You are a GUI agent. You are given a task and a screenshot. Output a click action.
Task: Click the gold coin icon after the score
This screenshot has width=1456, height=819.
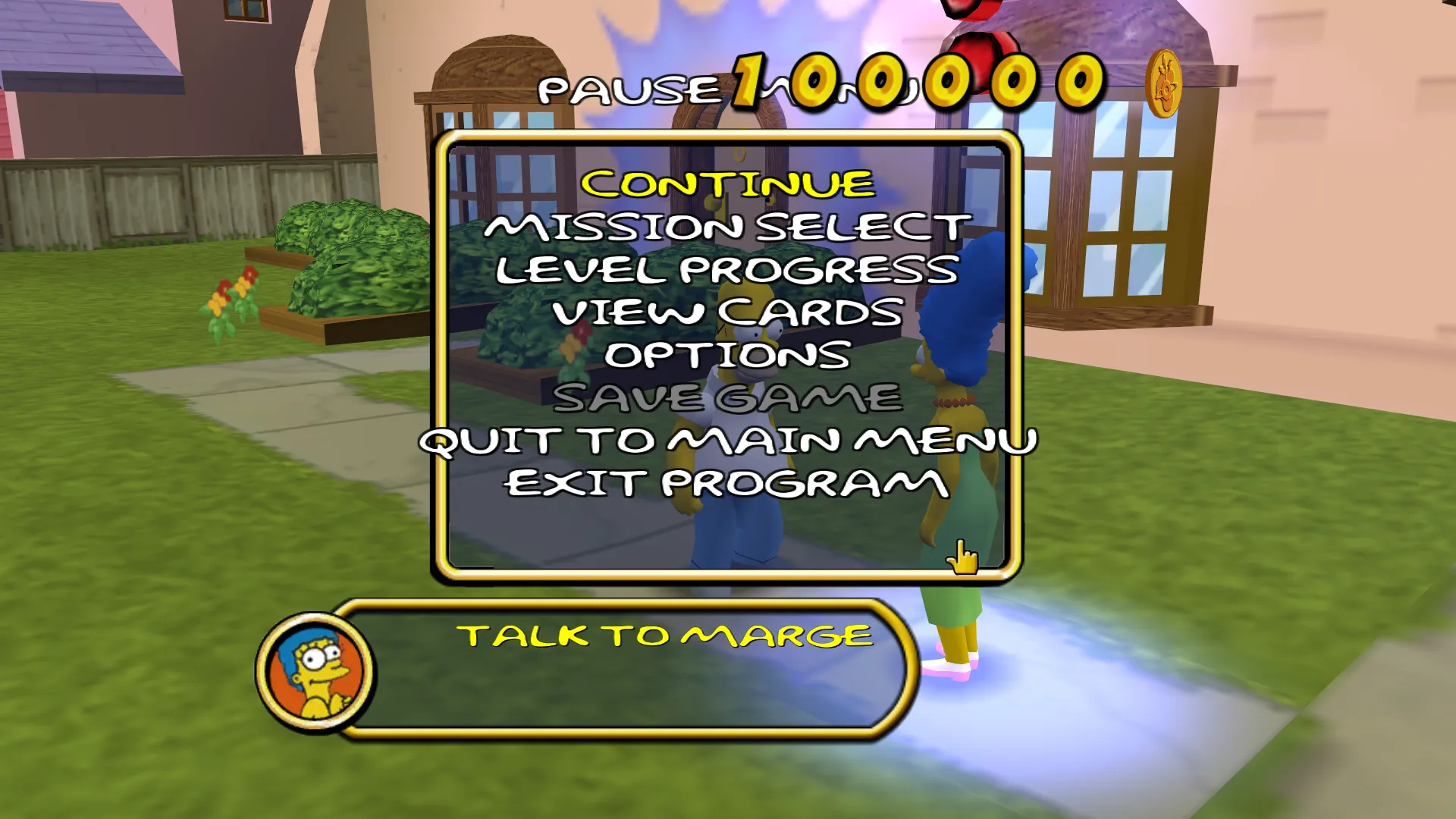tap(1163, 83)
